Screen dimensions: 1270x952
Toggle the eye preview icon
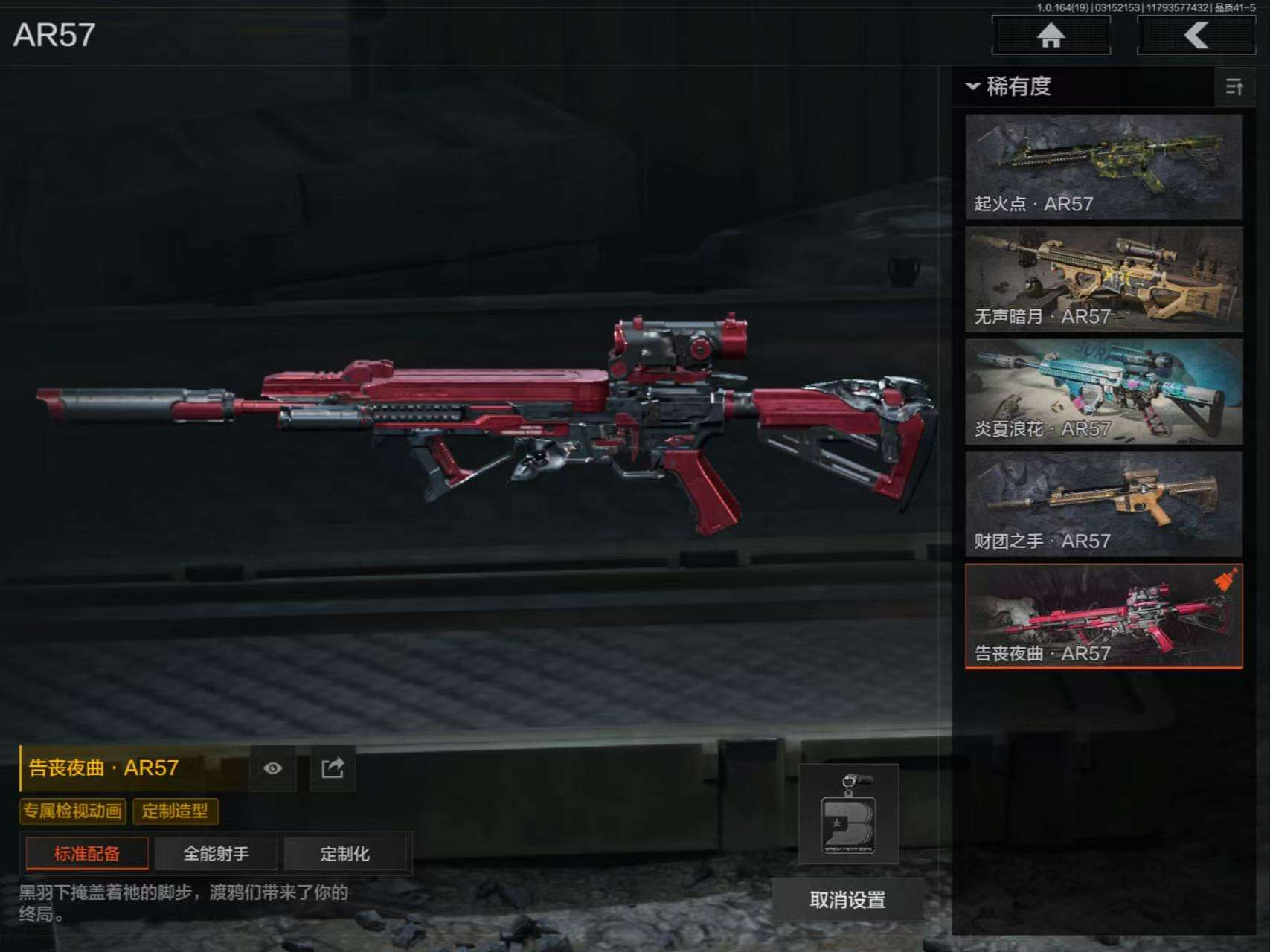(x=272, y=768)
